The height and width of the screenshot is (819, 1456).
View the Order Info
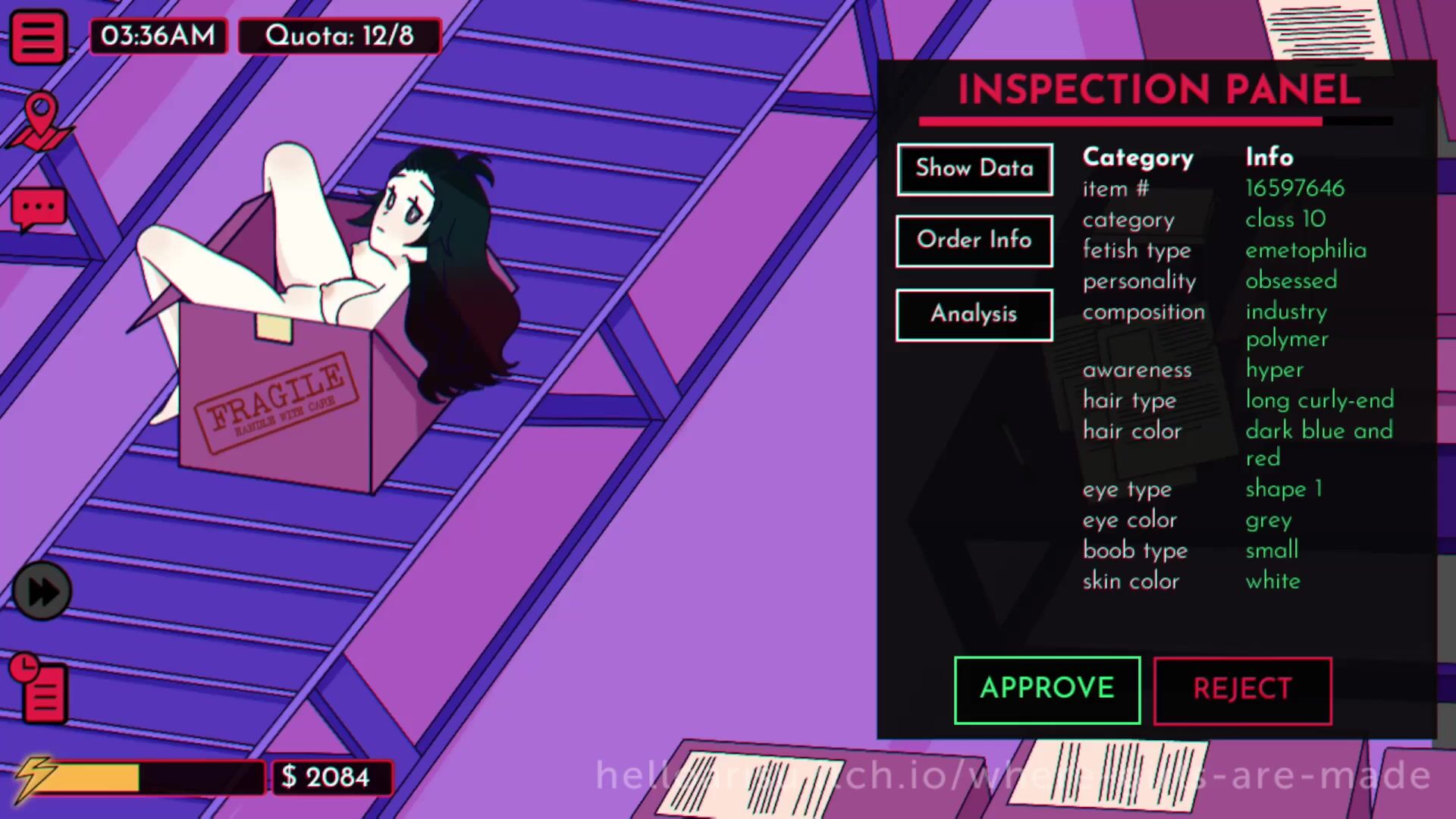coord(974,241)
